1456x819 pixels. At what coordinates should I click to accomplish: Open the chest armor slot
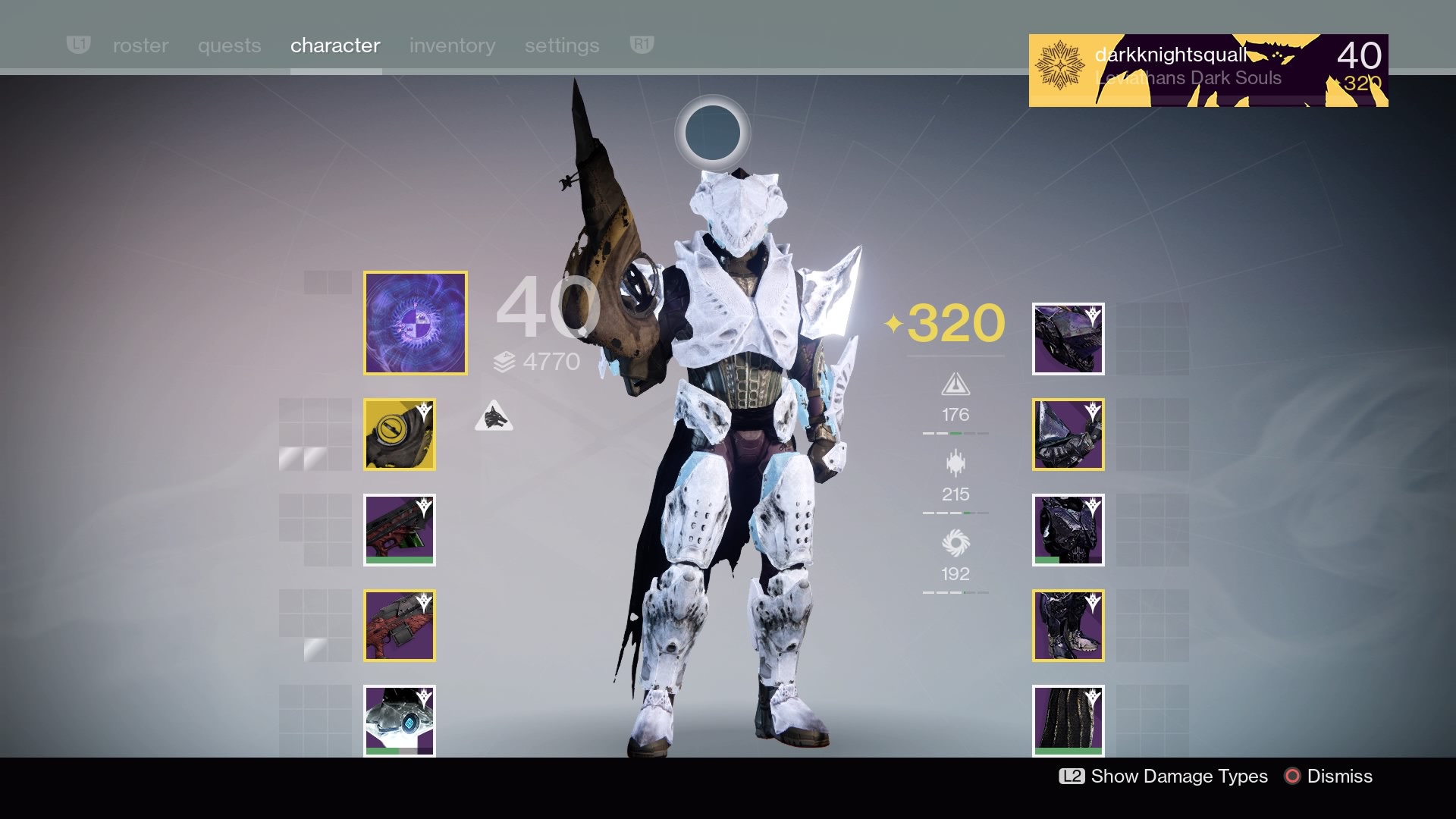pyautogui.click(x=1068, y=530)
